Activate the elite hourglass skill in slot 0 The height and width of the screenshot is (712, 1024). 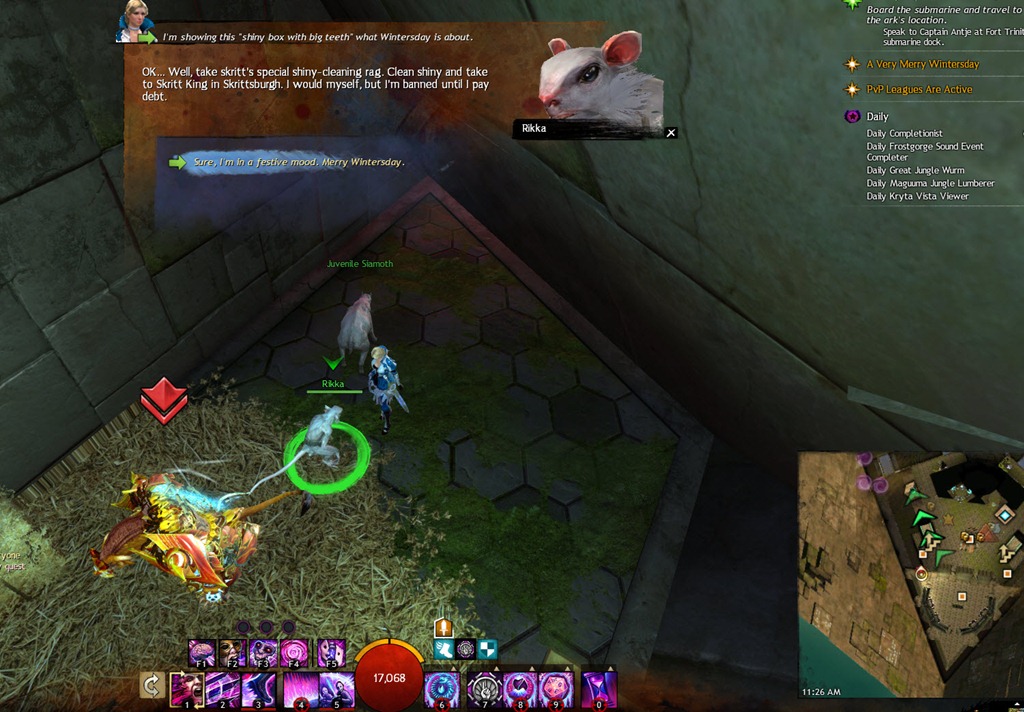click(x=599, y=689)
